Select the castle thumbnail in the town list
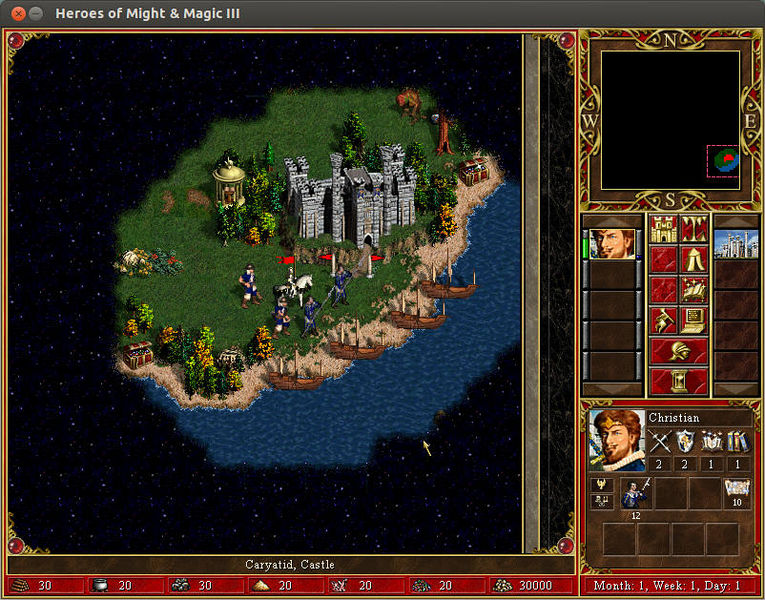 pos(737,245)
